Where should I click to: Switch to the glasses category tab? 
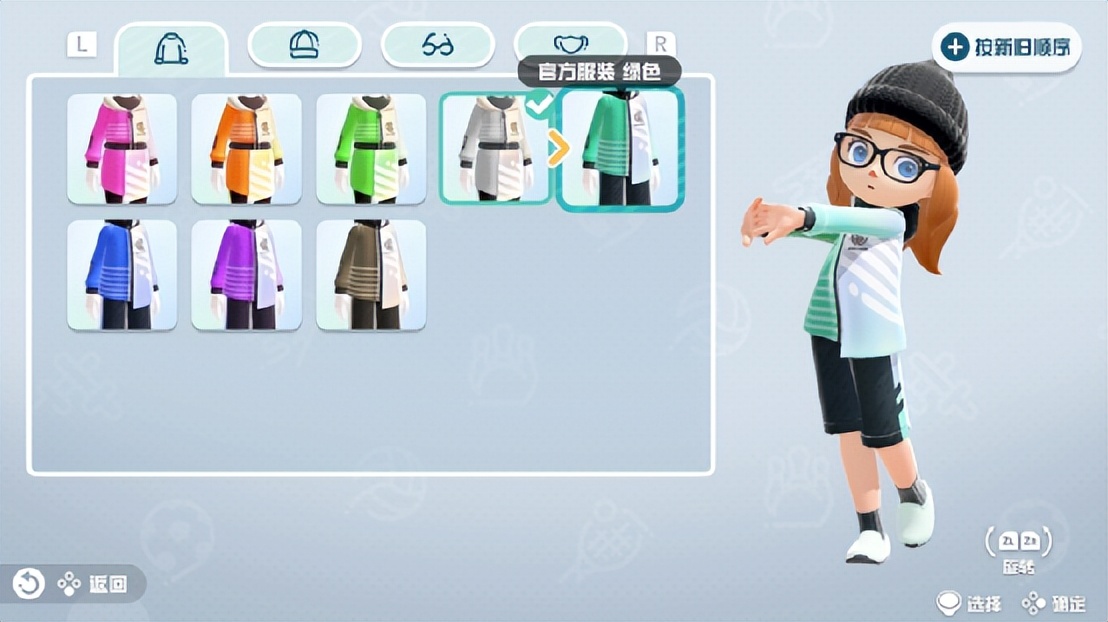coord(438,45)
